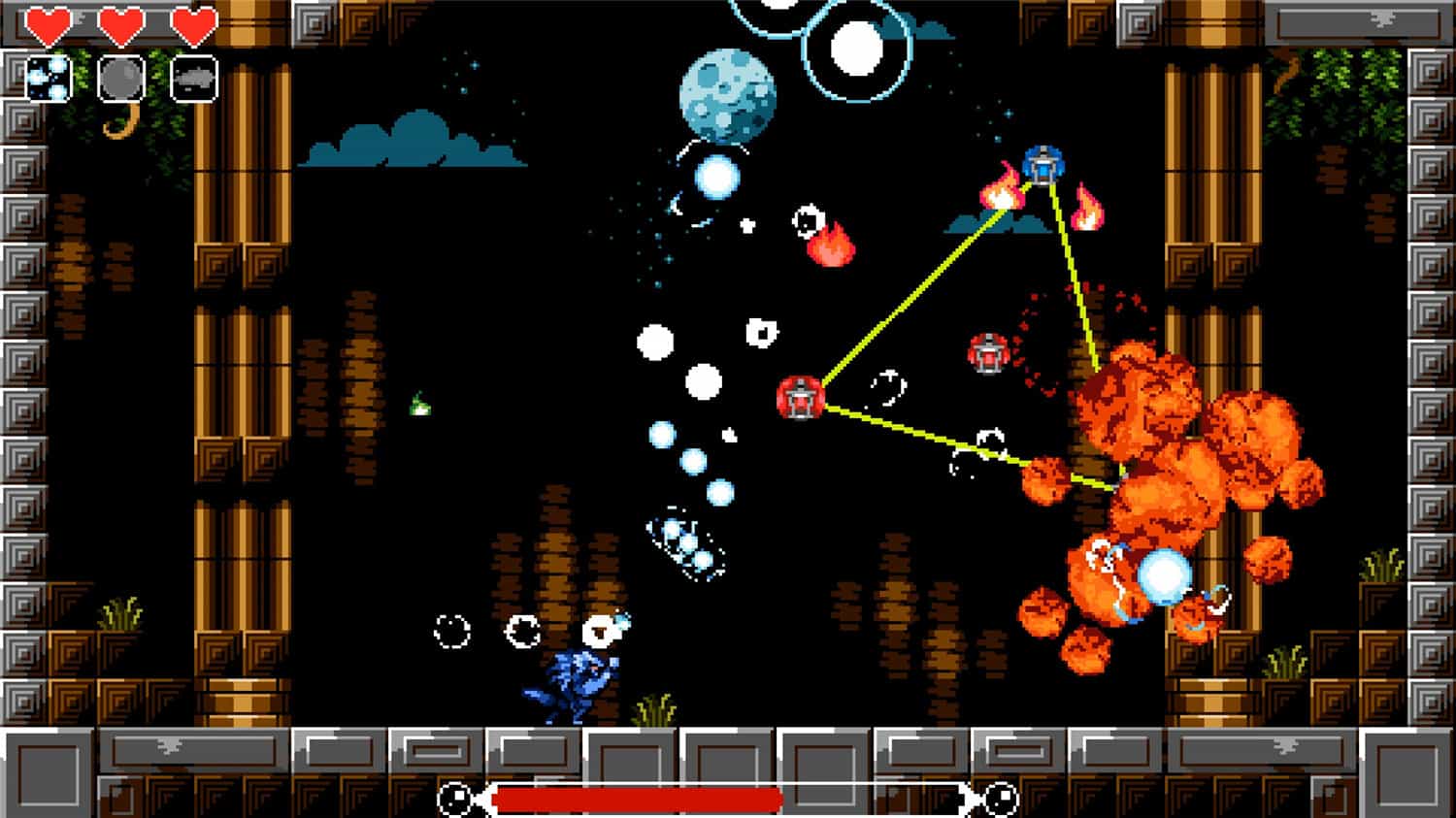Click the middle red heart icon
Viewport: 1456px width, 818px height.
[x=118, y=24]
